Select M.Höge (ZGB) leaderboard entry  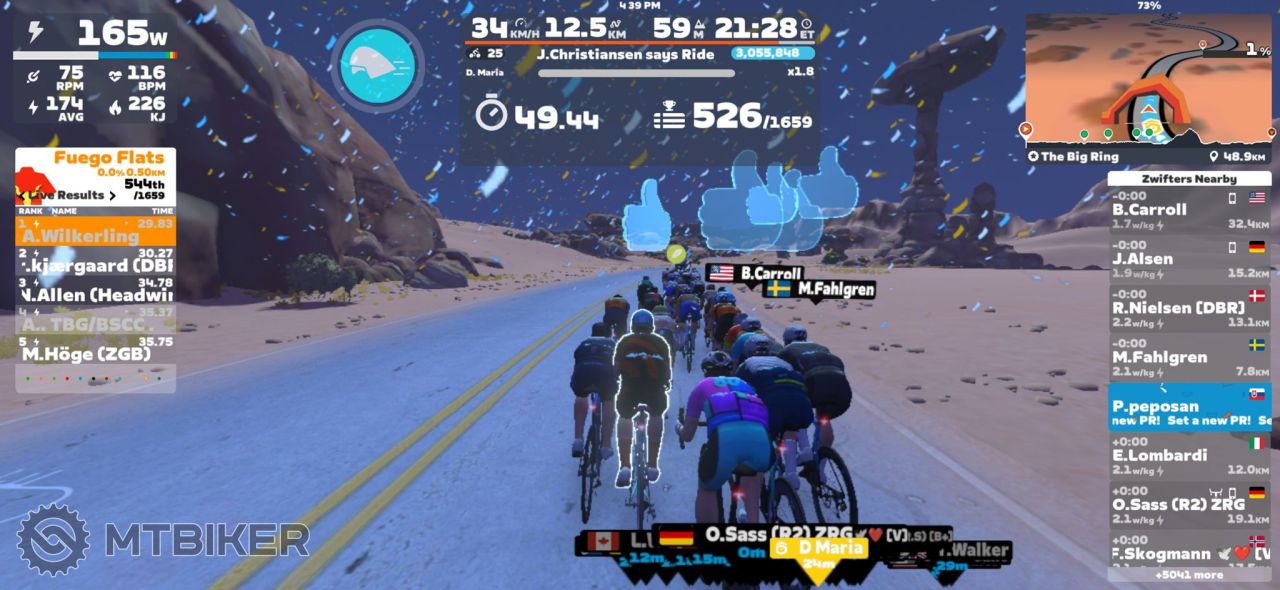click(x=95, y=354)
